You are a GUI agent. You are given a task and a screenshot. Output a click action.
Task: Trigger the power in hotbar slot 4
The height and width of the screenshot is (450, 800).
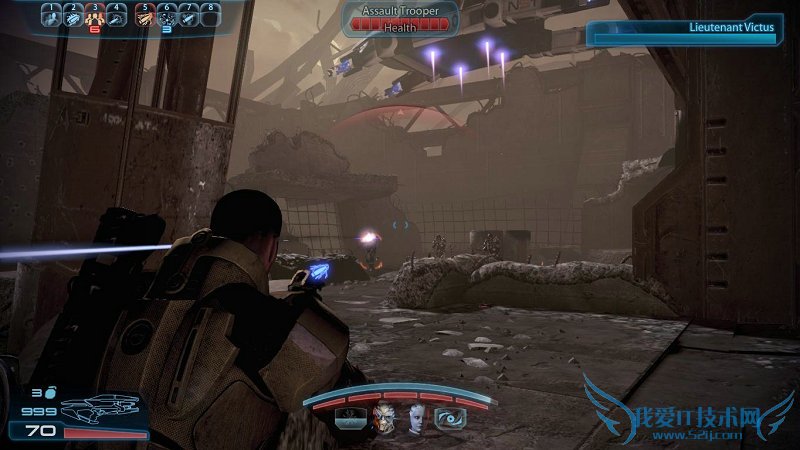117,17
